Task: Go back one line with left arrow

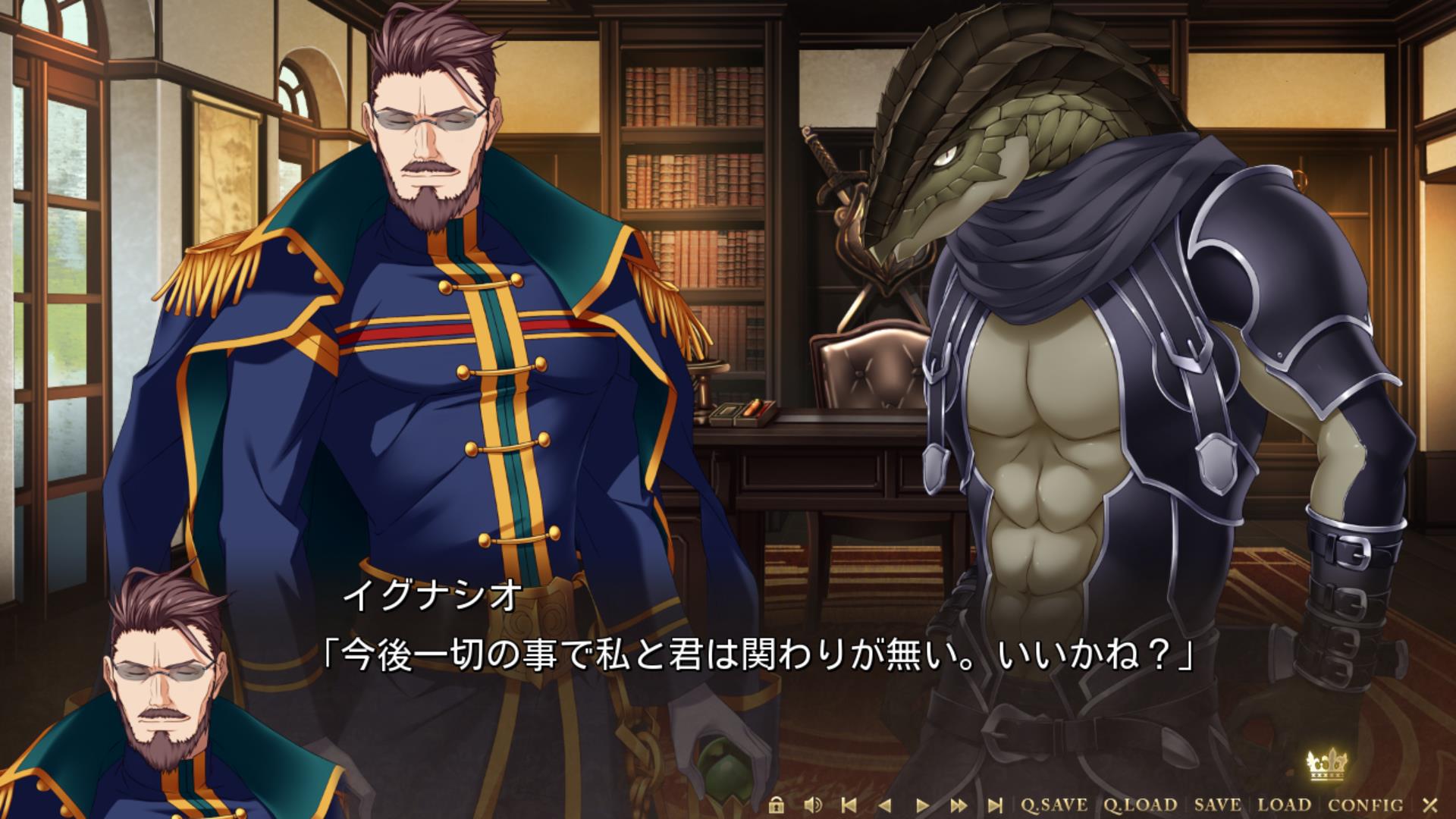Action: (885, 805)
